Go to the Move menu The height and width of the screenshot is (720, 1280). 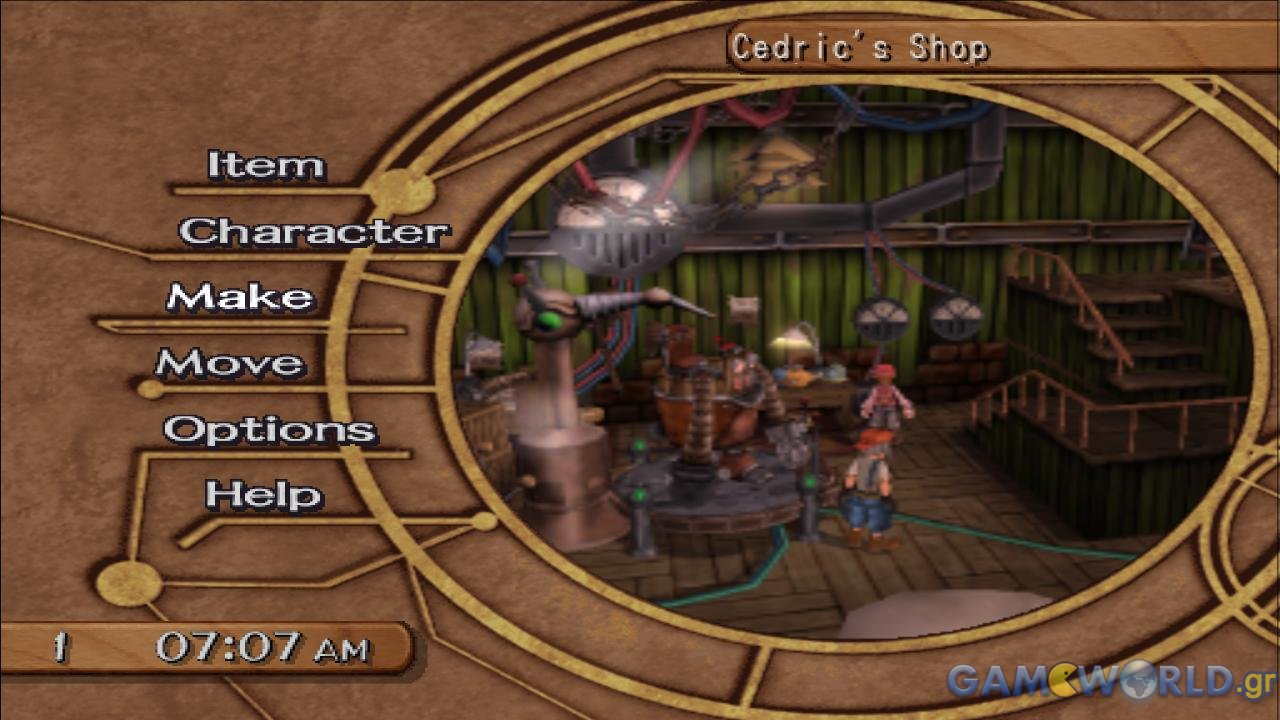tap(230, 364)
